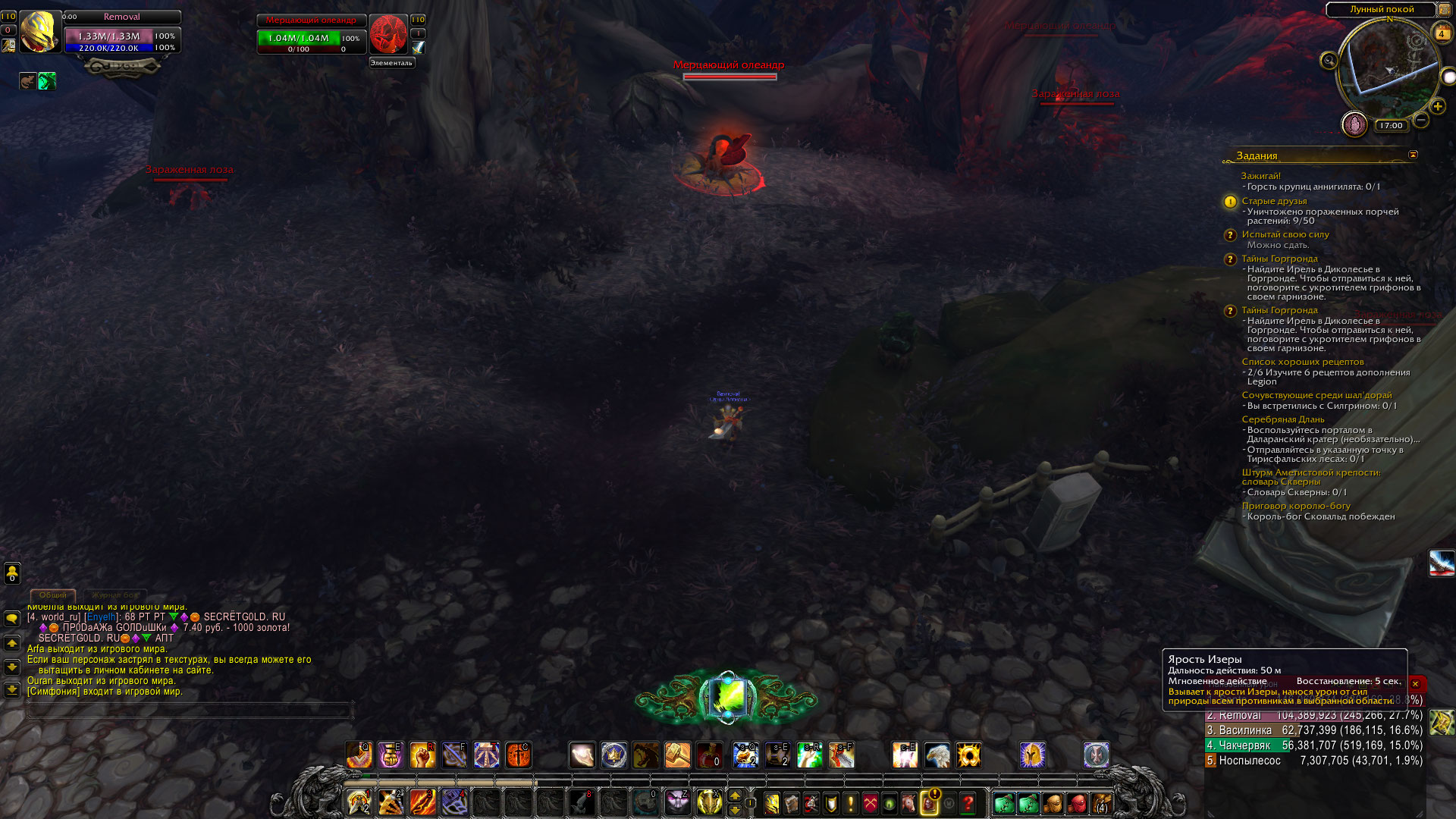
Task: Activate the green extra ability button
Action: [726, 698]
